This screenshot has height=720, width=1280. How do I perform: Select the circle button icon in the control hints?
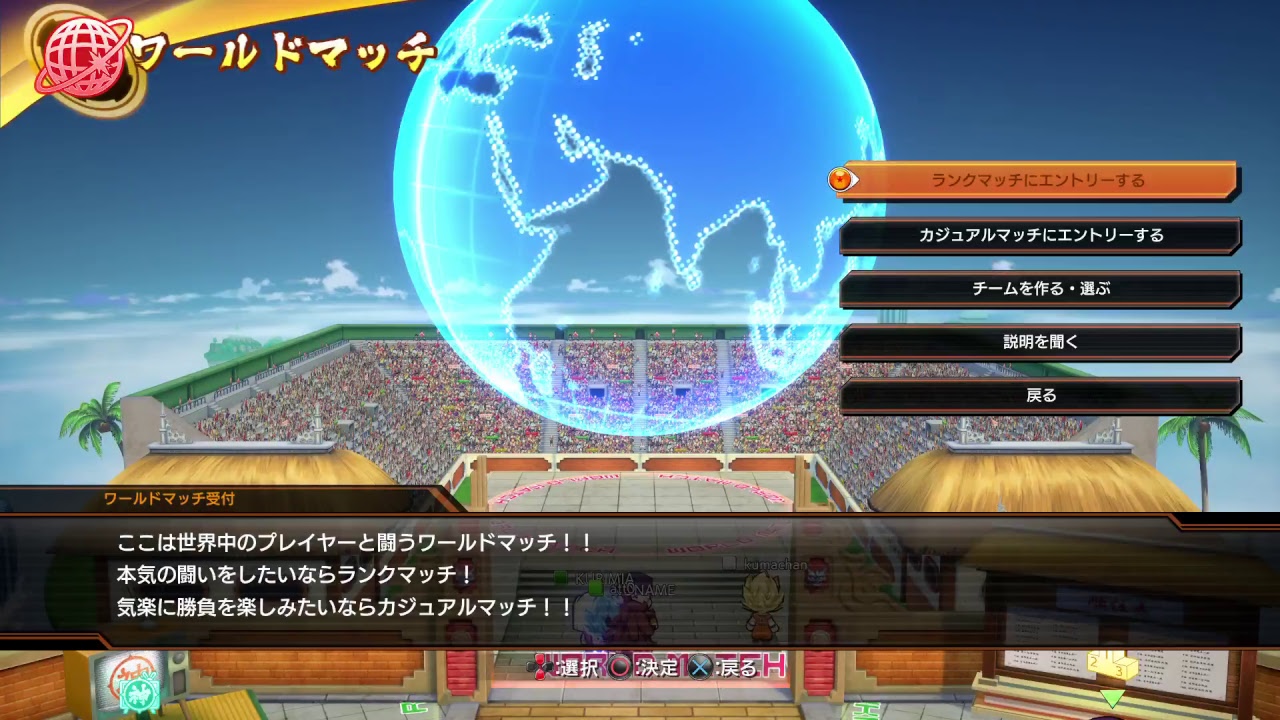tap(618, 669)
